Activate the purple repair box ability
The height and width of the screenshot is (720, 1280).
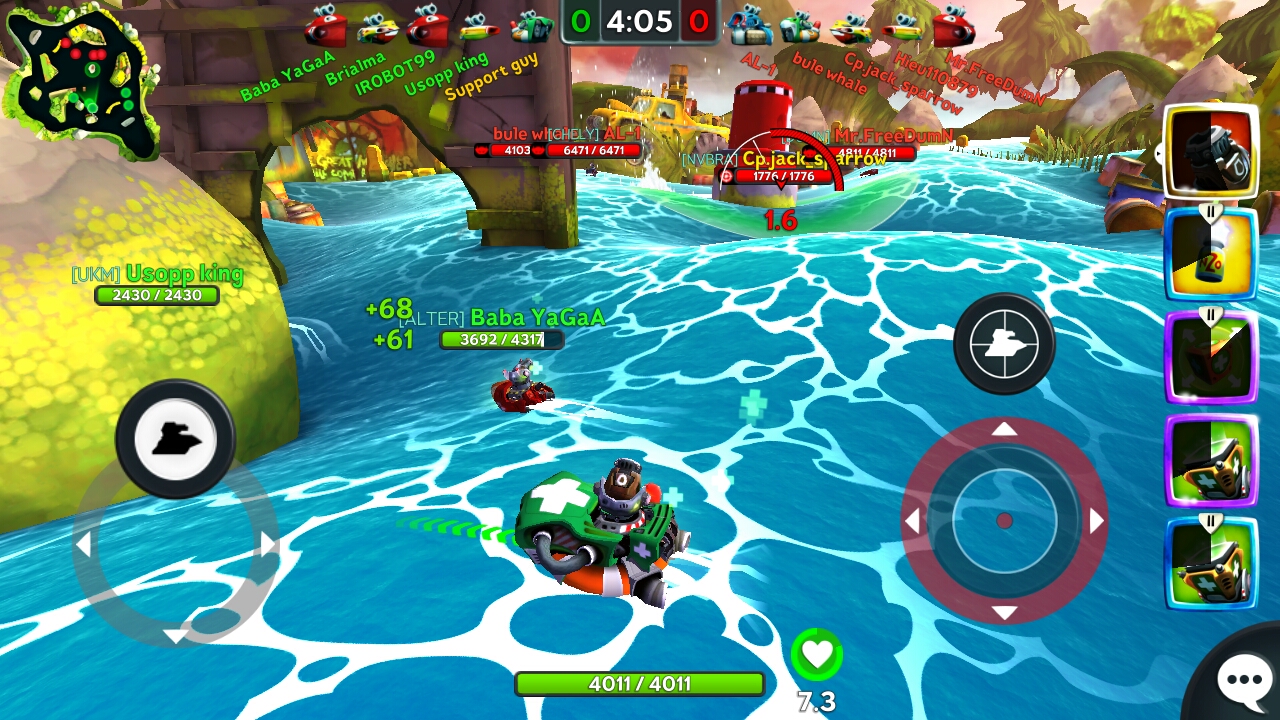pyautogui.click(x=1210, y=358)
